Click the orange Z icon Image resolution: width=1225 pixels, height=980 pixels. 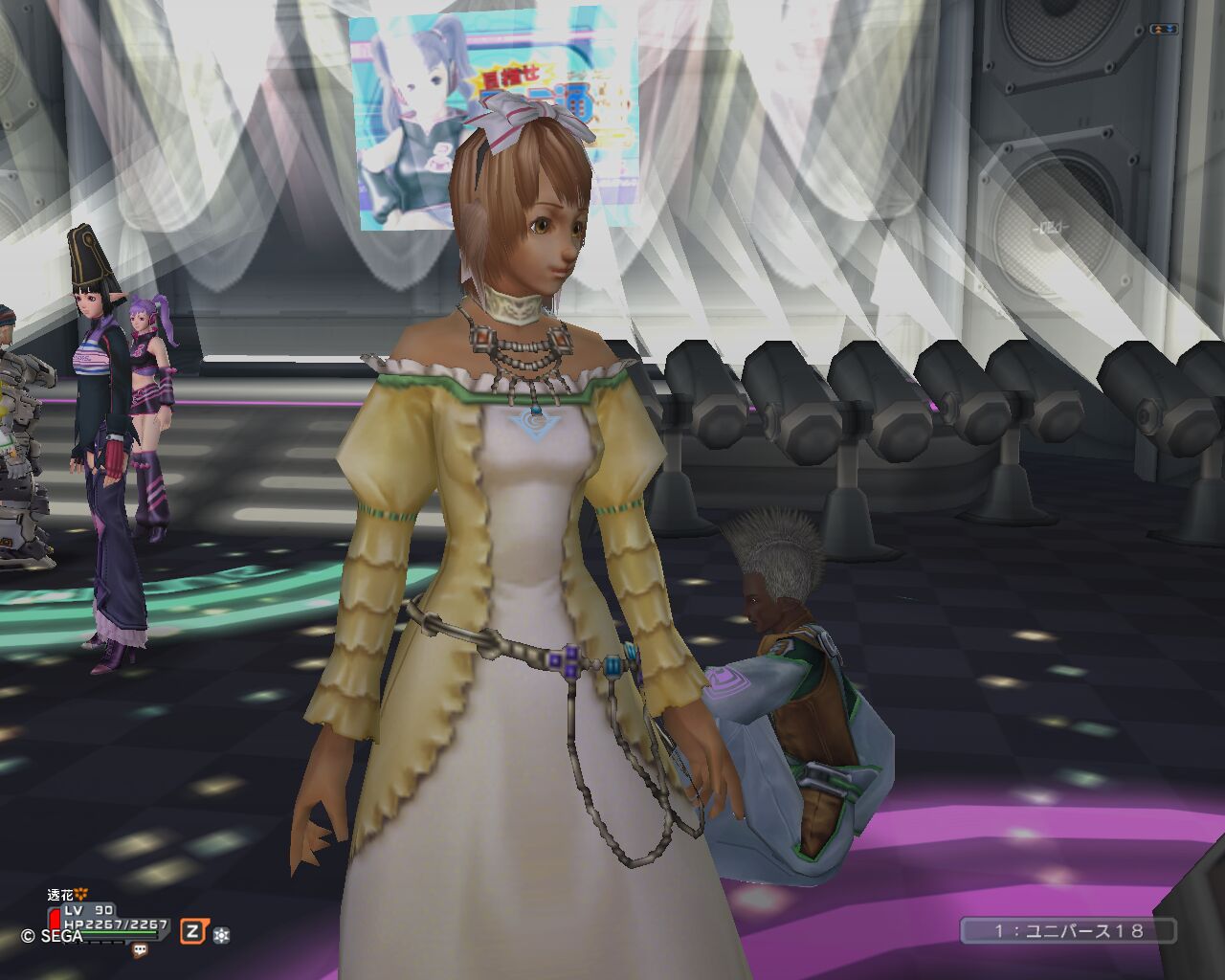[194, 931]
